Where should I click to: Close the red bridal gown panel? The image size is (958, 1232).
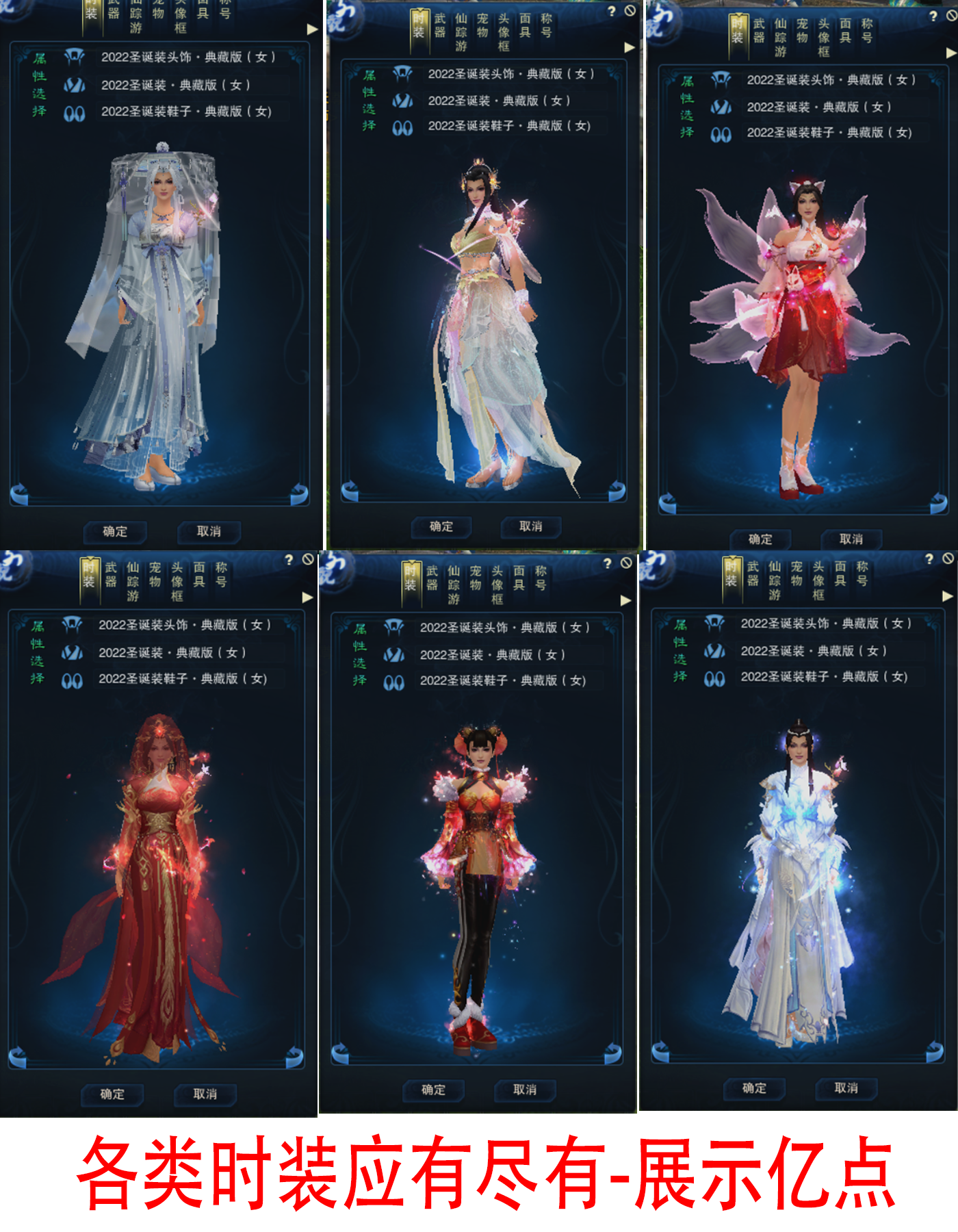pos(308,560)
